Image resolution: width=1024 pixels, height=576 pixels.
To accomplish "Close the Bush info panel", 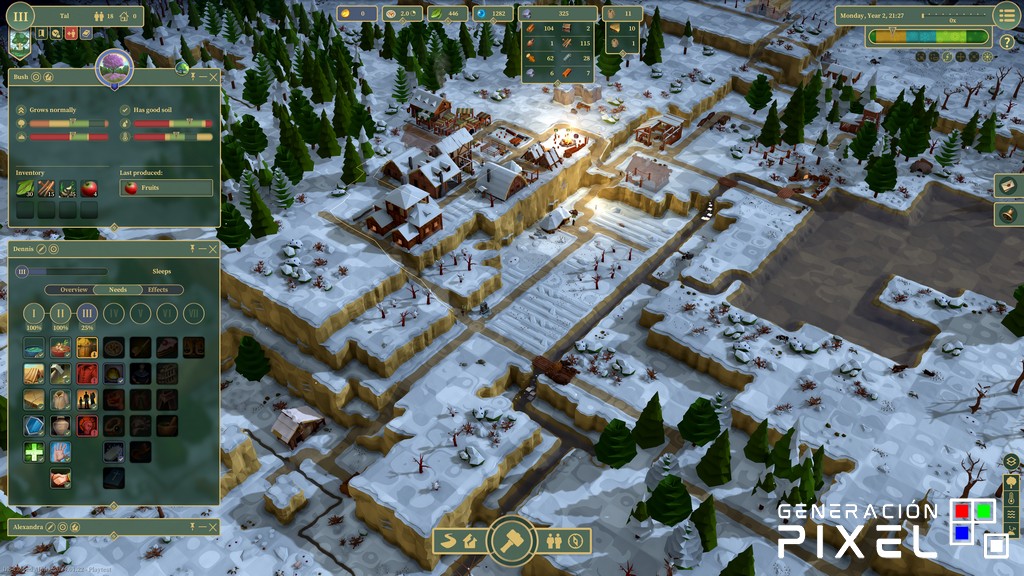I will [x=214, y=76].
